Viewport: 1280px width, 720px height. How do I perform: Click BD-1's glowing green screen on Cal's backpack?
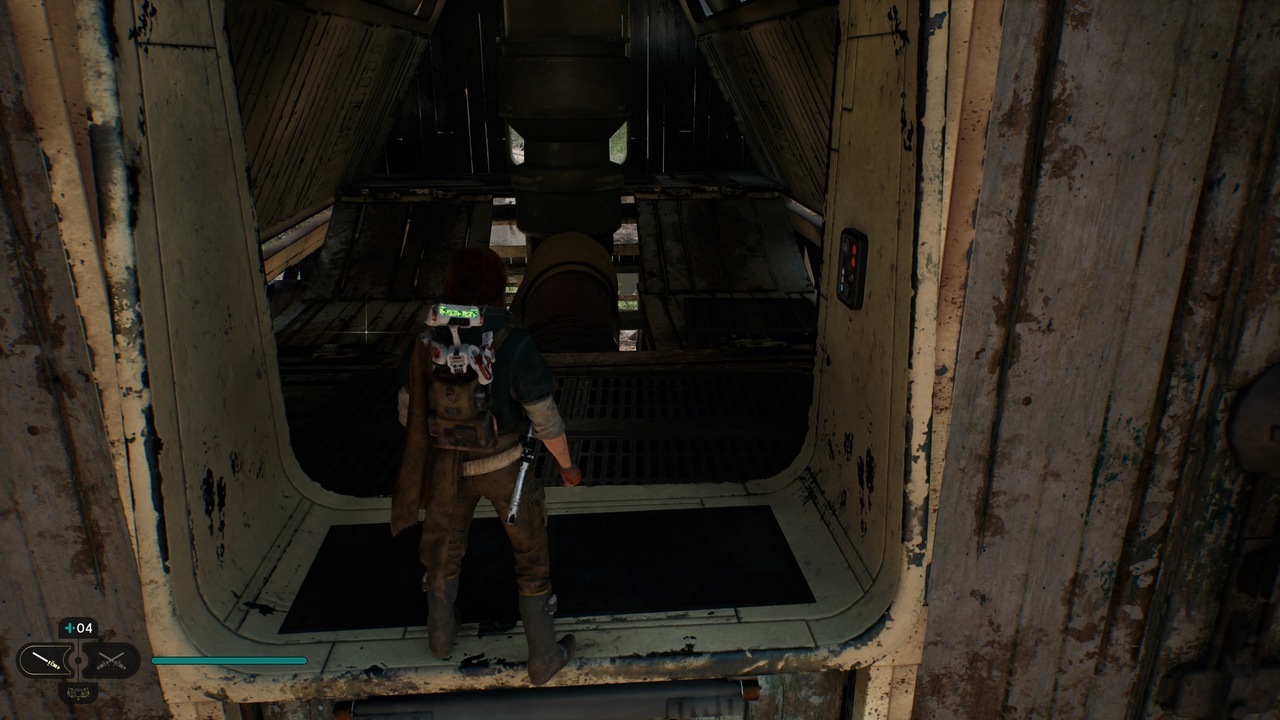460,312
